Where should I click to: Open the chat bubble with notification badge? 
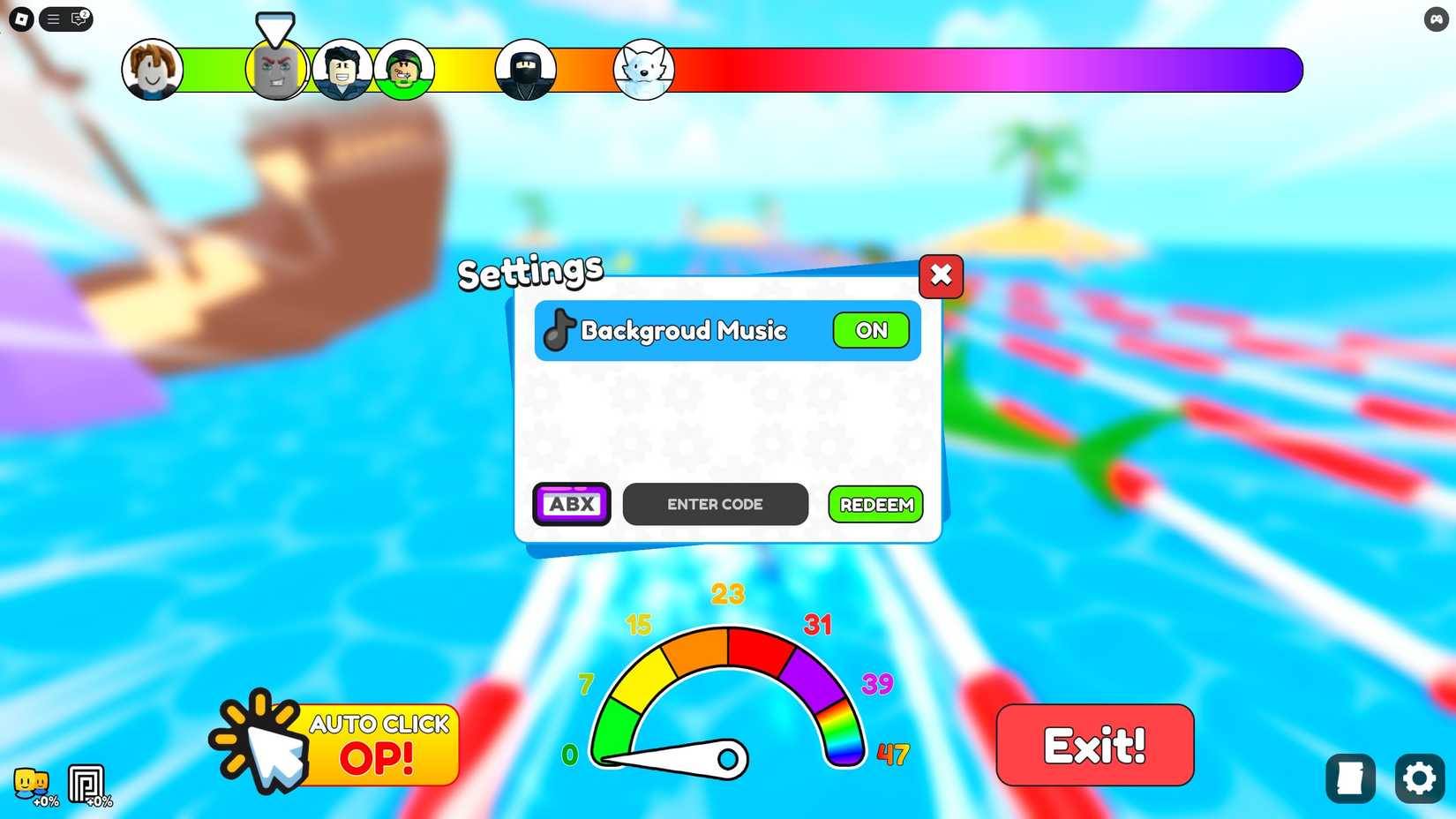[x=79, y=19]
